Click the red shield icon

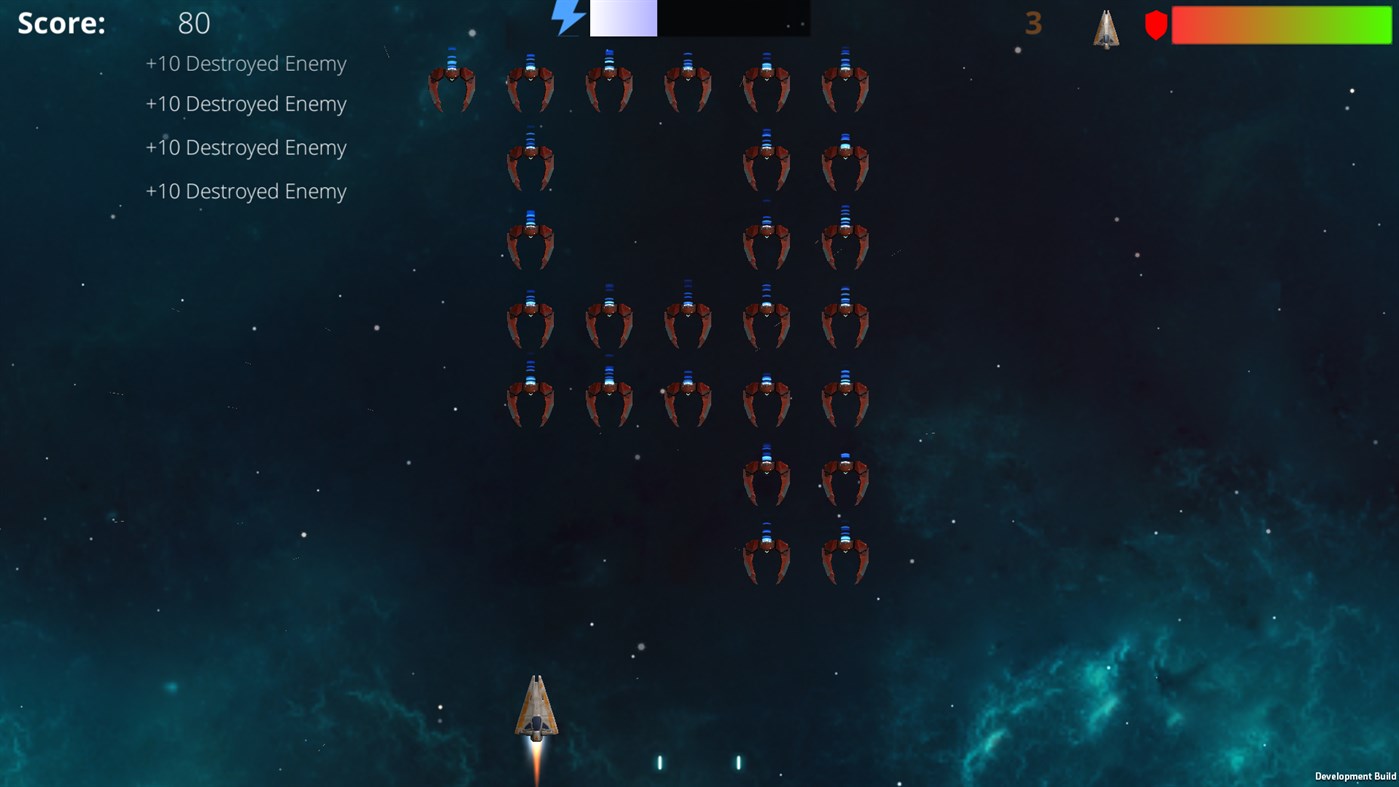coord(1155,25)
